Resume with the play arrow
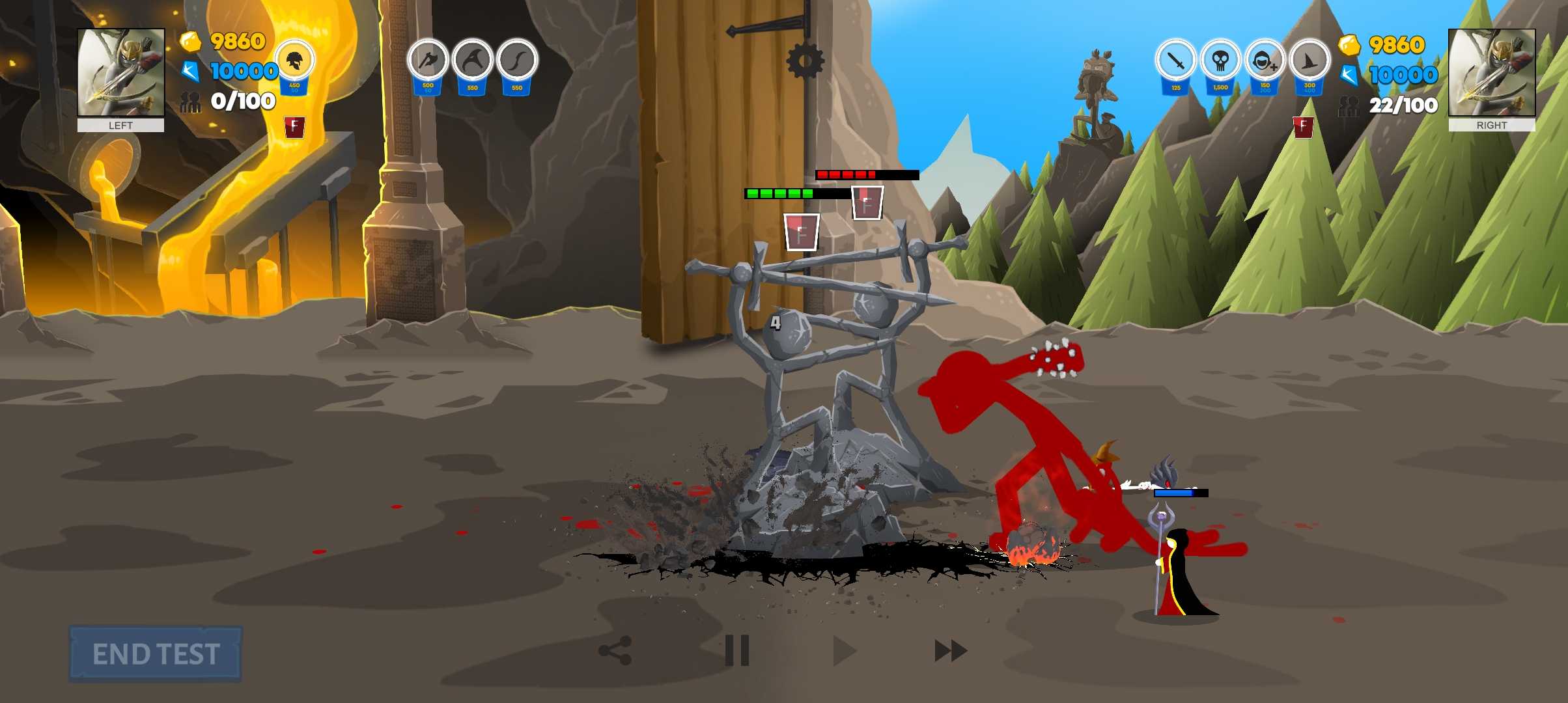1568x703 pixels. pyautogui.click(x=844, y=650)
